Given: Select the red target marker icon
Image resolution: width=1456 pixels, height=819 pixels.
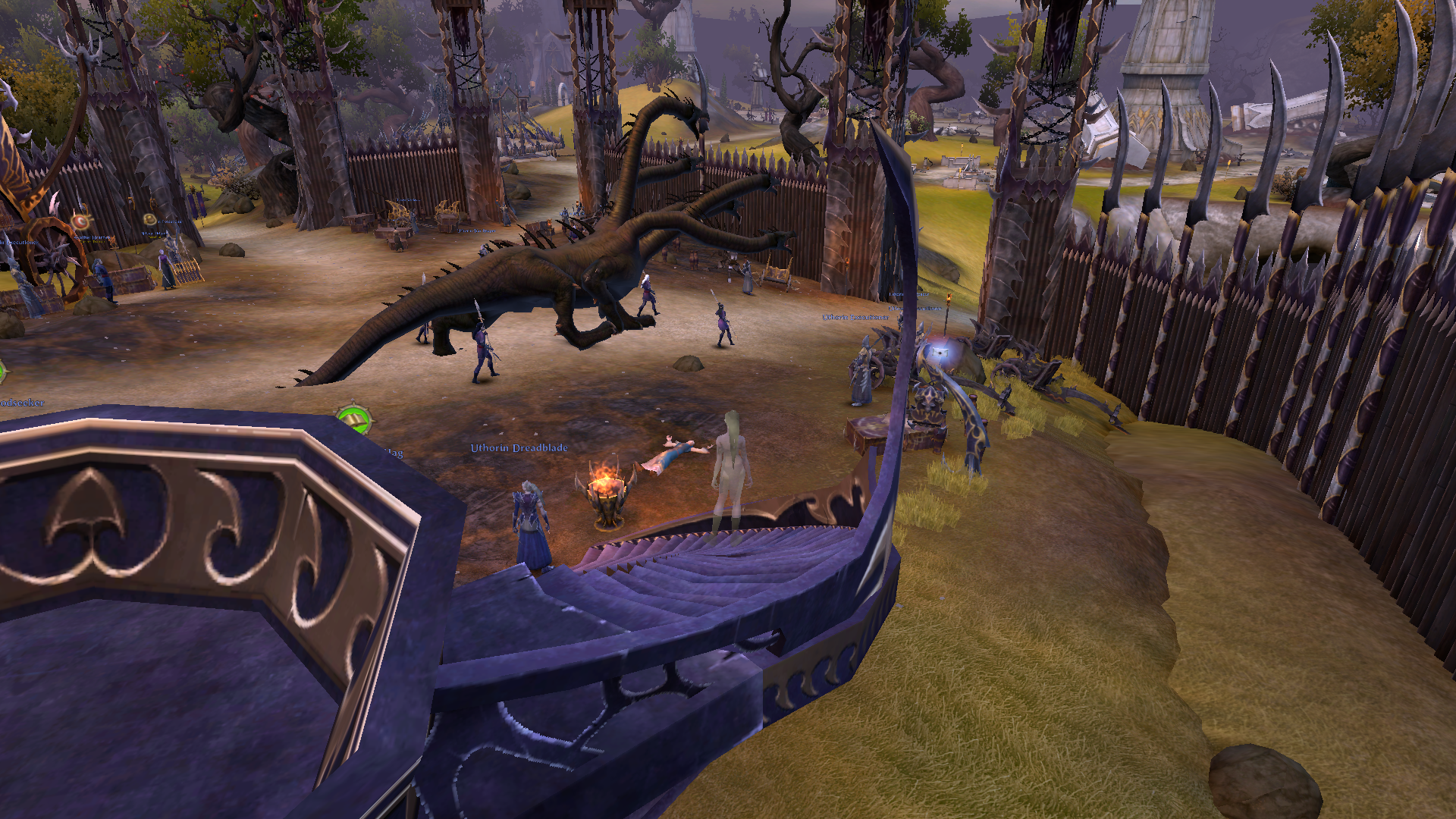Looking at the screenshot, I should coord(80,221).
